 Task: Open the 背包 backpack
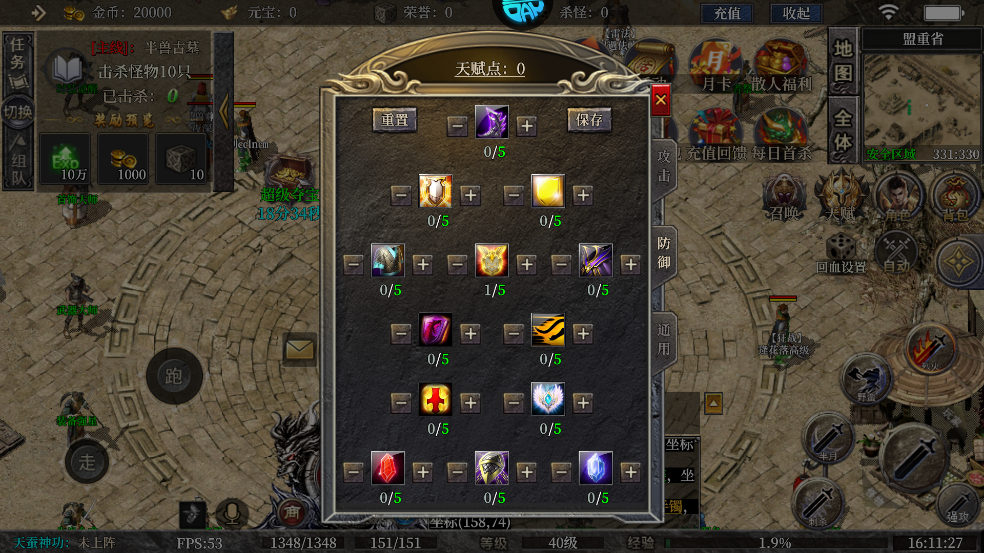point(955,197)
